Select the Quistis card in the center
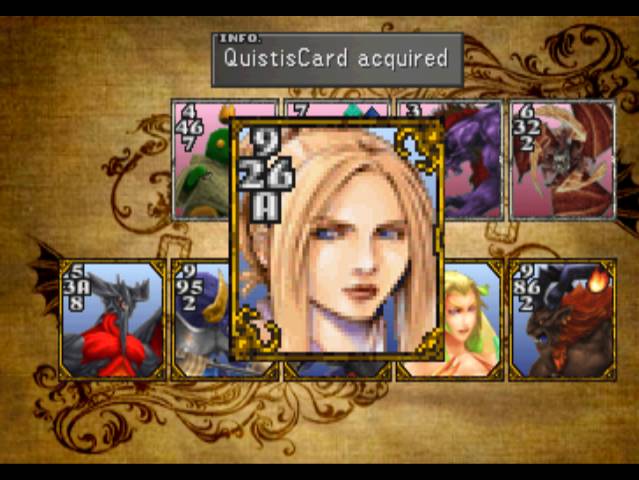The image size is (639, 480). coord(338,240)
